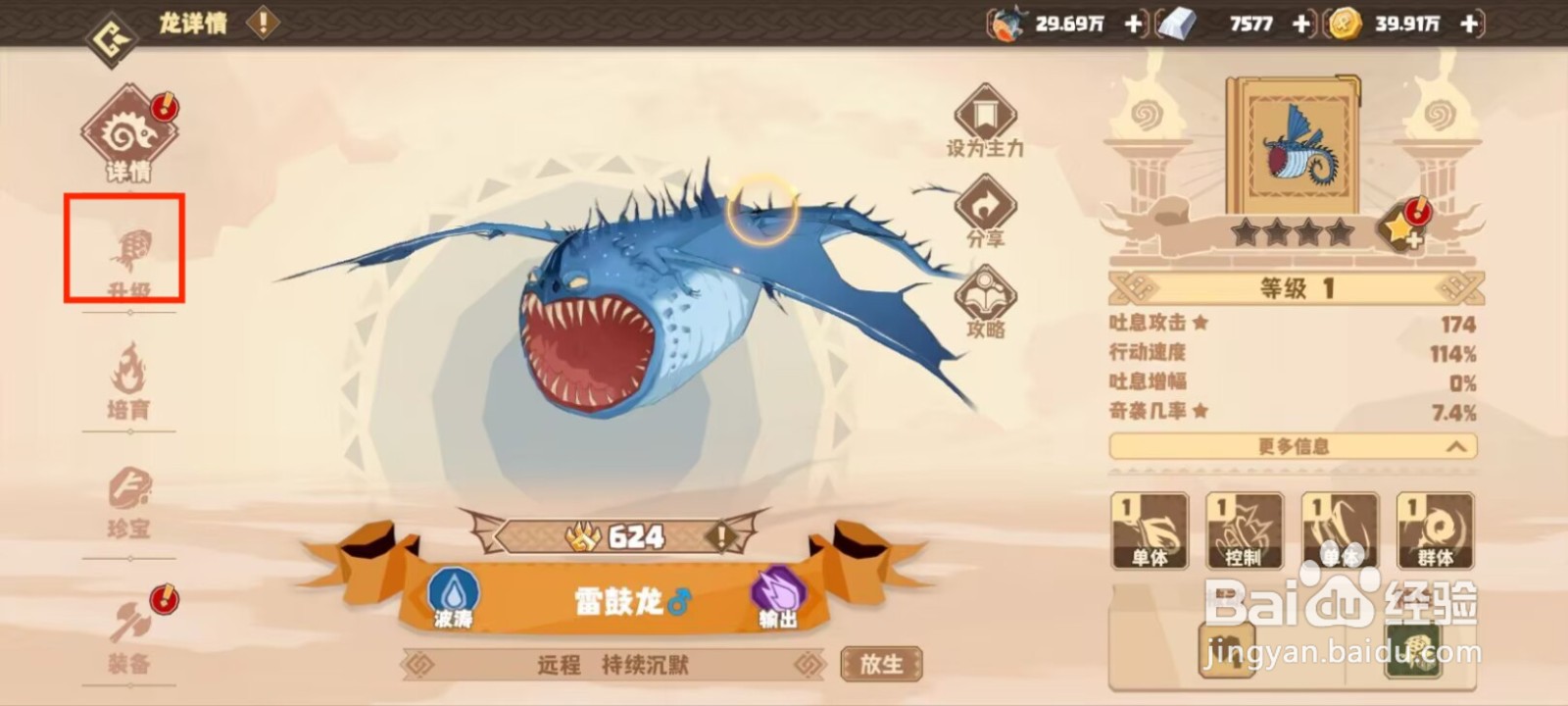Open the 装备 equipment panel
This screenshot has width=1568, height=706.
coord(128,632)
